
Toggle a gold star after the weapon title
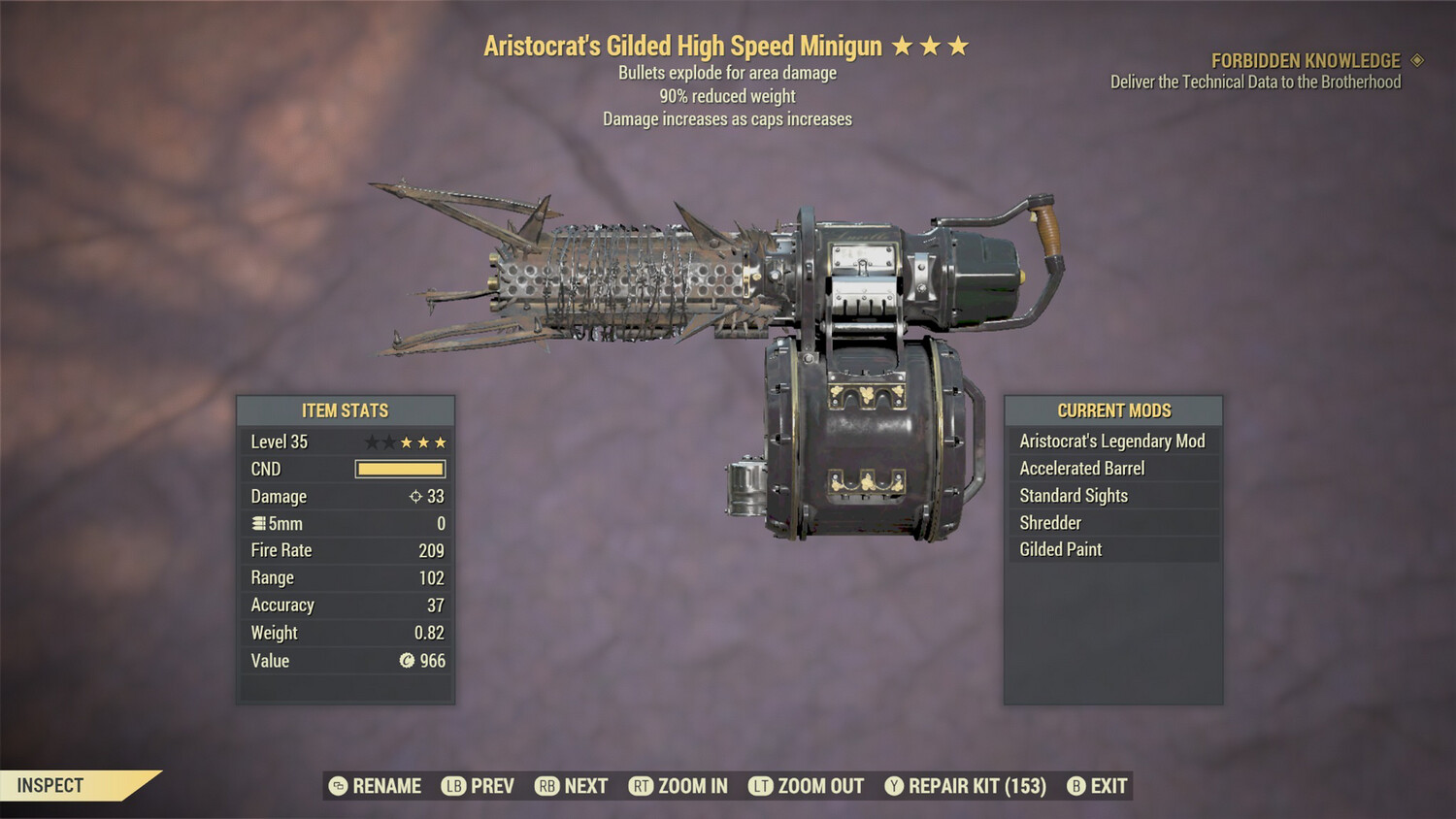902,45
